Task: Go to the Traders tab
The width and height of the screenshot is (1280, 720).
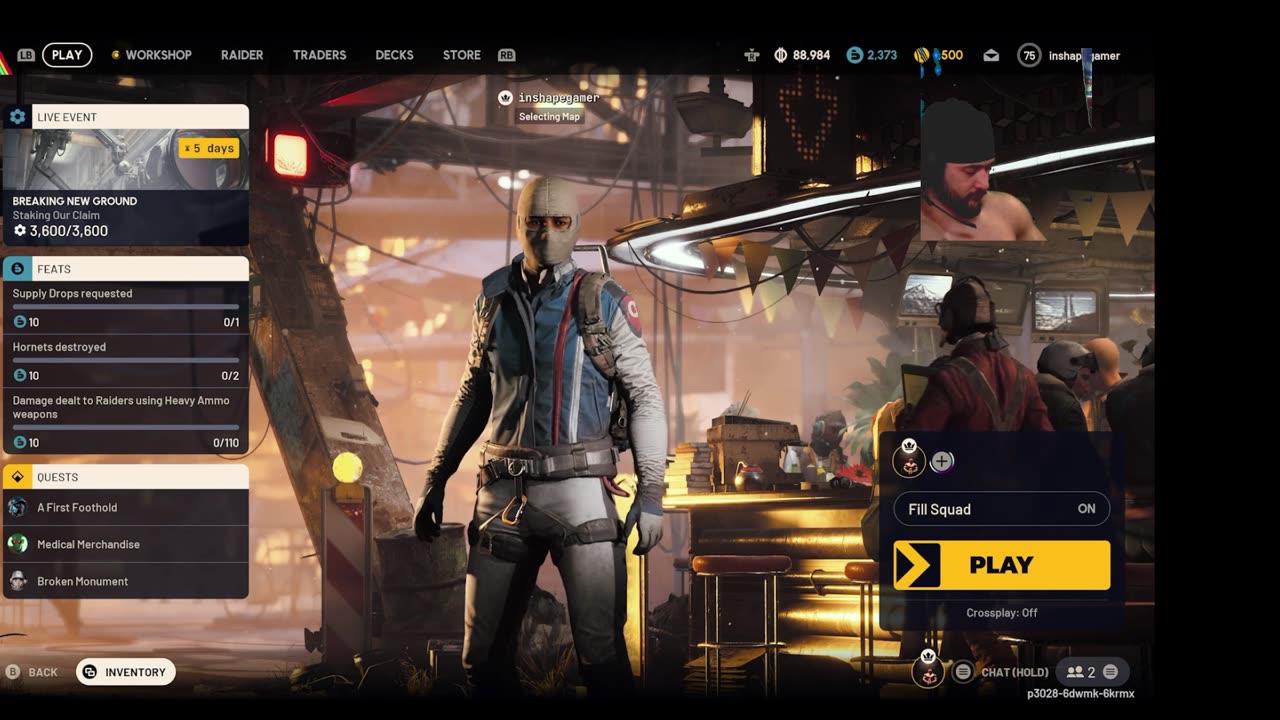Action: (x=319, y=55)
